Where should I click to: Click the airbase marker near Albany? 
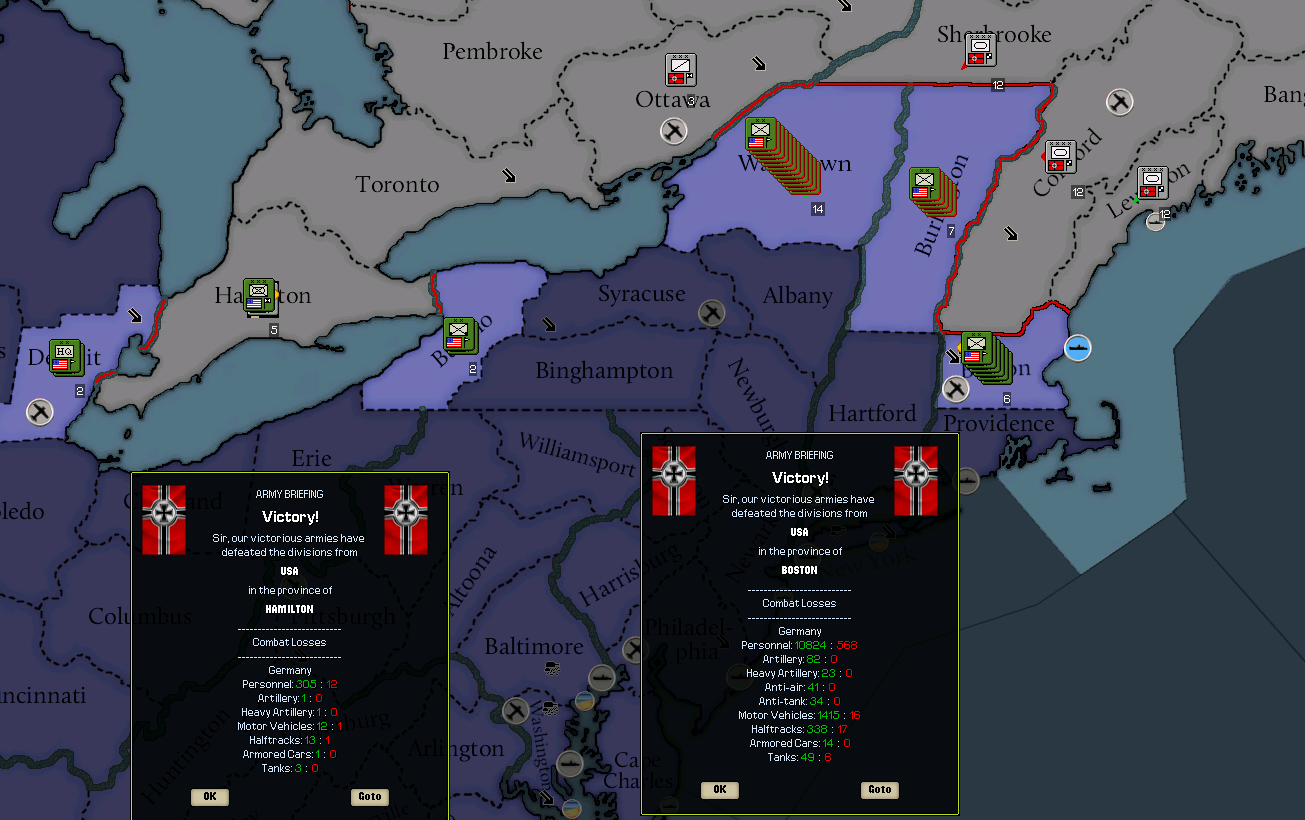coord(711,313)
